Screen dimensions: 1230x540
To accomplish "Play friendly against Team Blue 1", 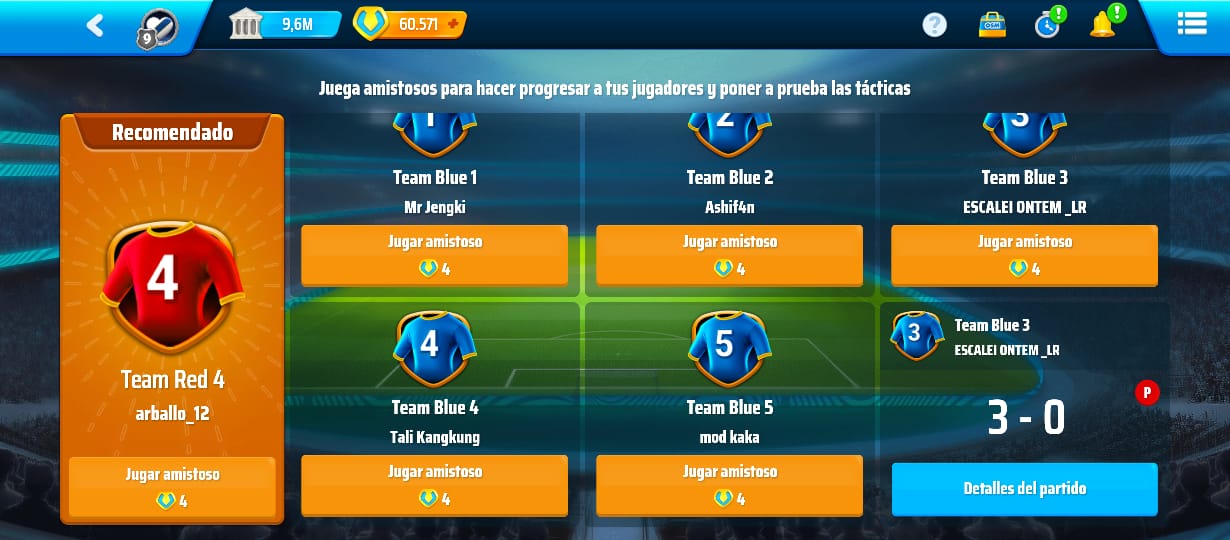I will click(x=434, y=254).
